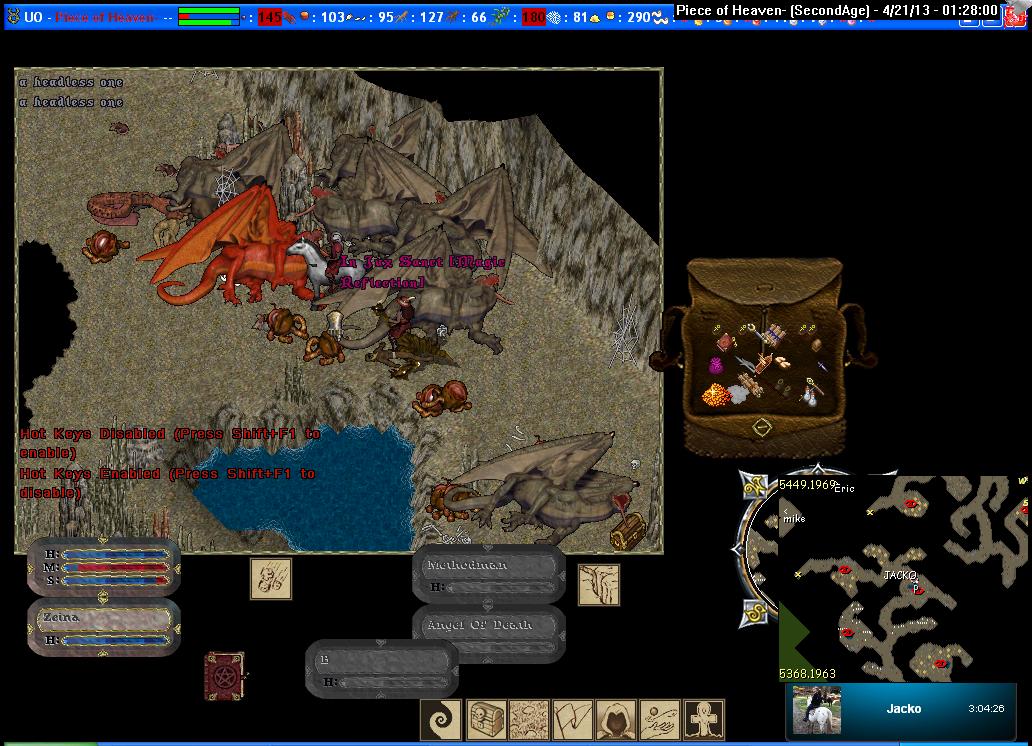Click the creature sketch icon below game view
Screen dimensions: 1032x746
tap(271, 579)
